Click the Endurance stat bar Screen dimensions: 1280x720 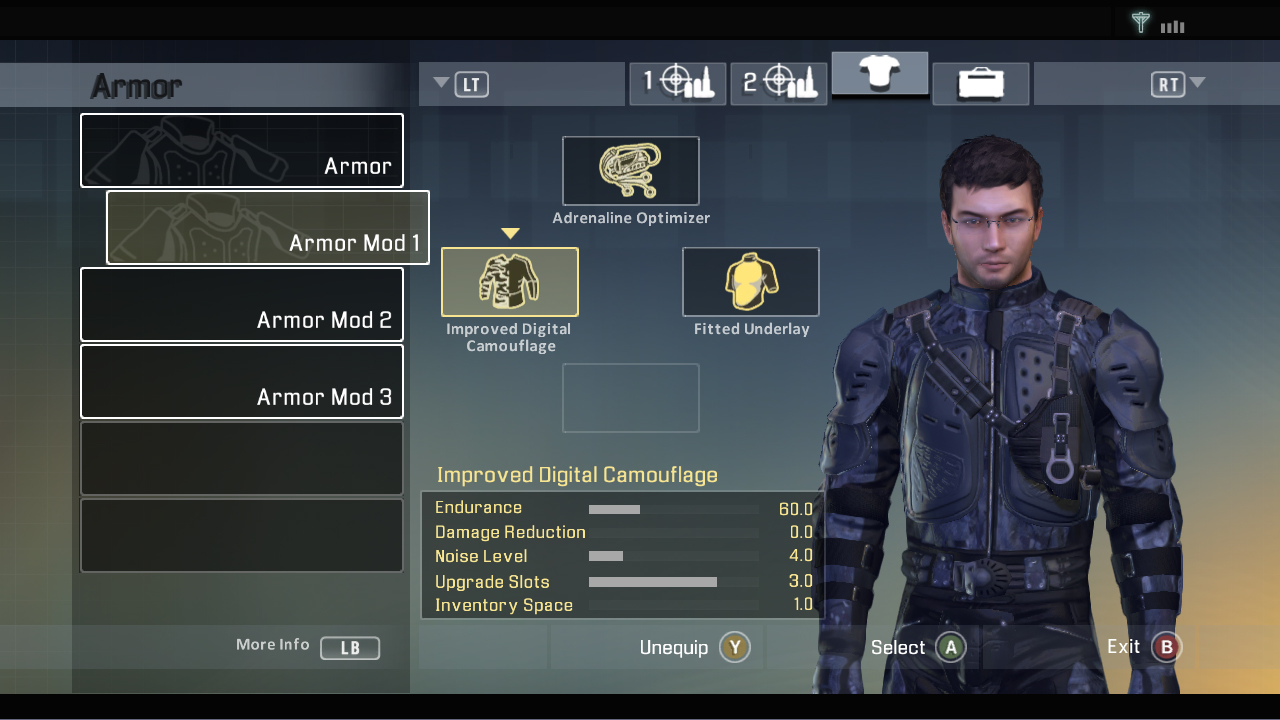[x=673, y=508]
